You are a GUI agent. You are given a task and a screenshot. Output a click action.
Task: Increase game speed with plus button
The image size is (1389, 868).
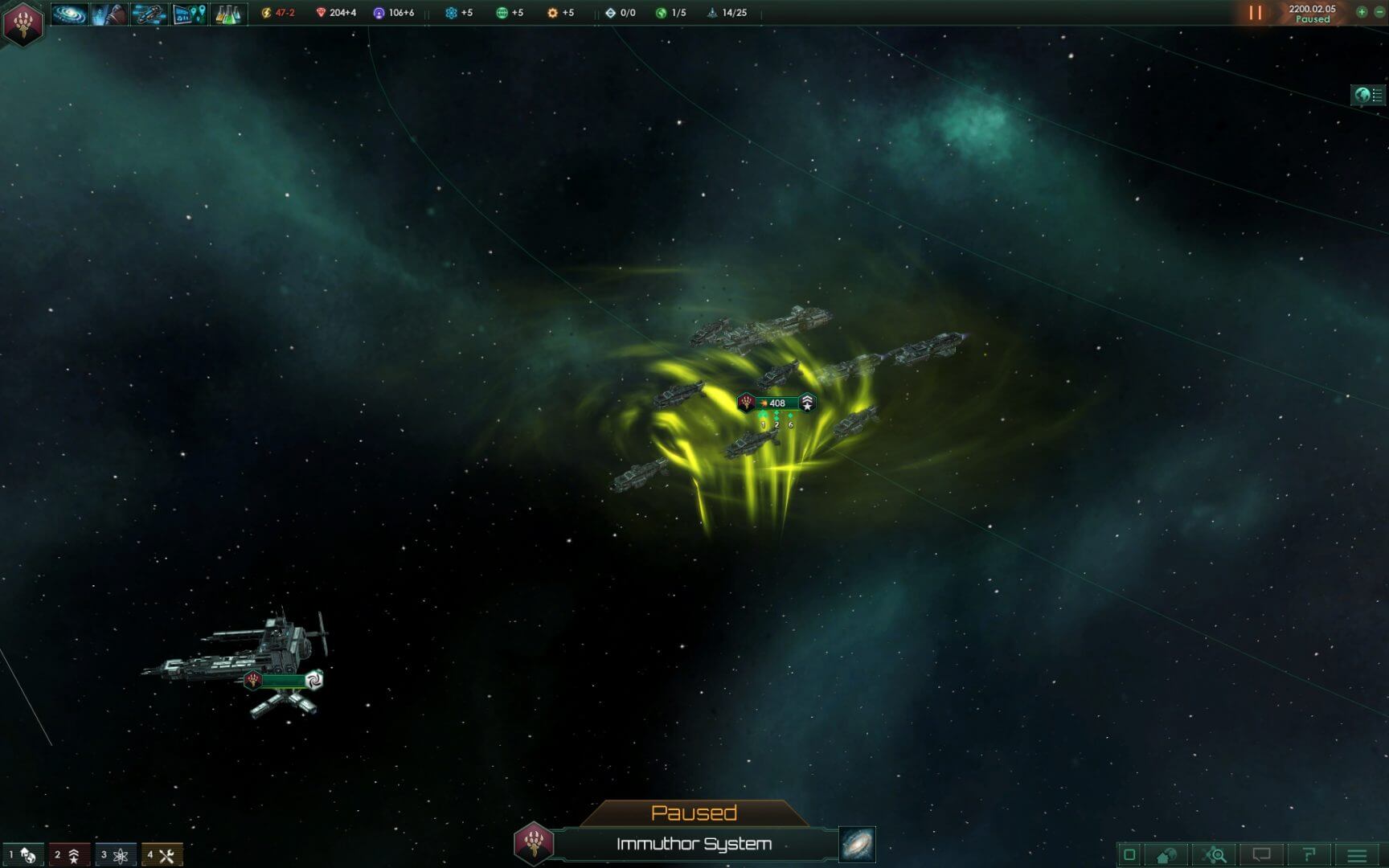[x=1362, y=12]
